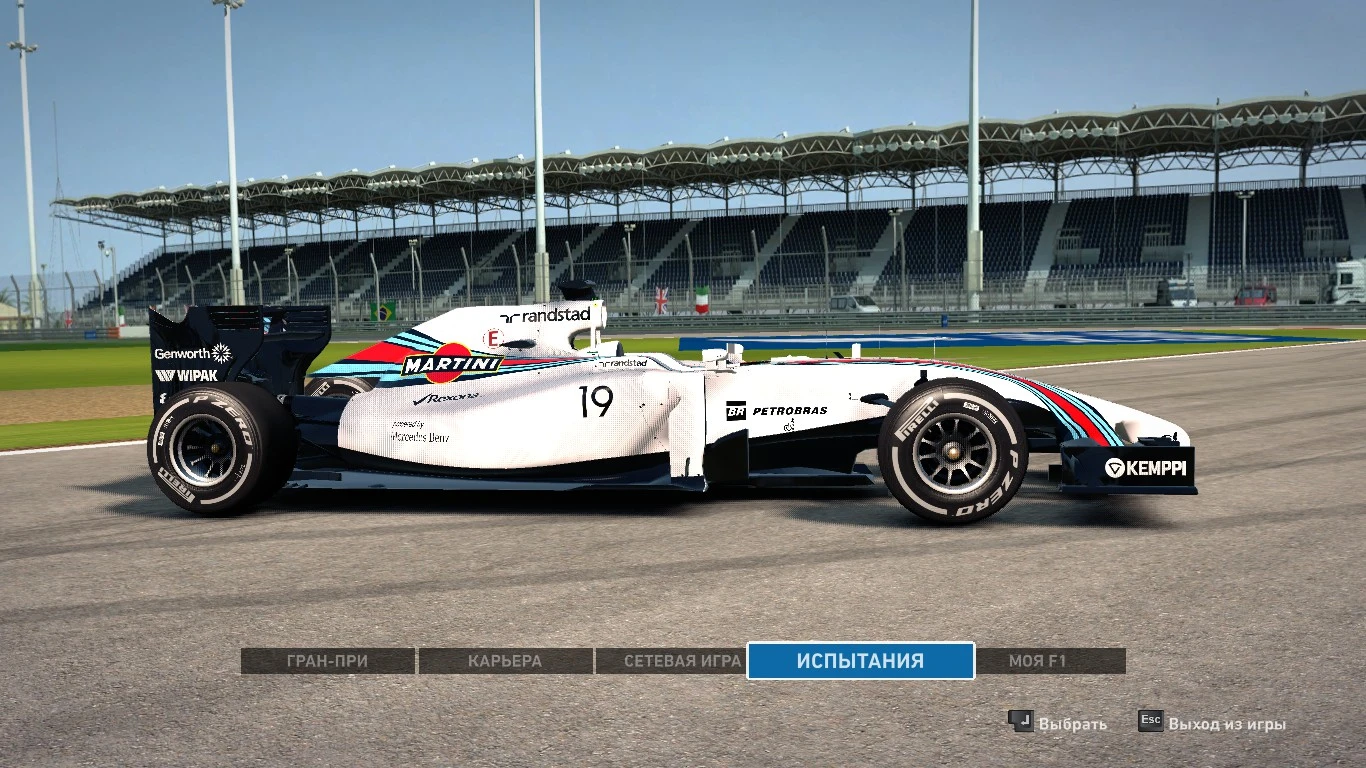Open the ИСПЫТАНИЯ tab
The height and width of the screenshot is (768, 1366).
pyautogui.click(x=861, y=661)
